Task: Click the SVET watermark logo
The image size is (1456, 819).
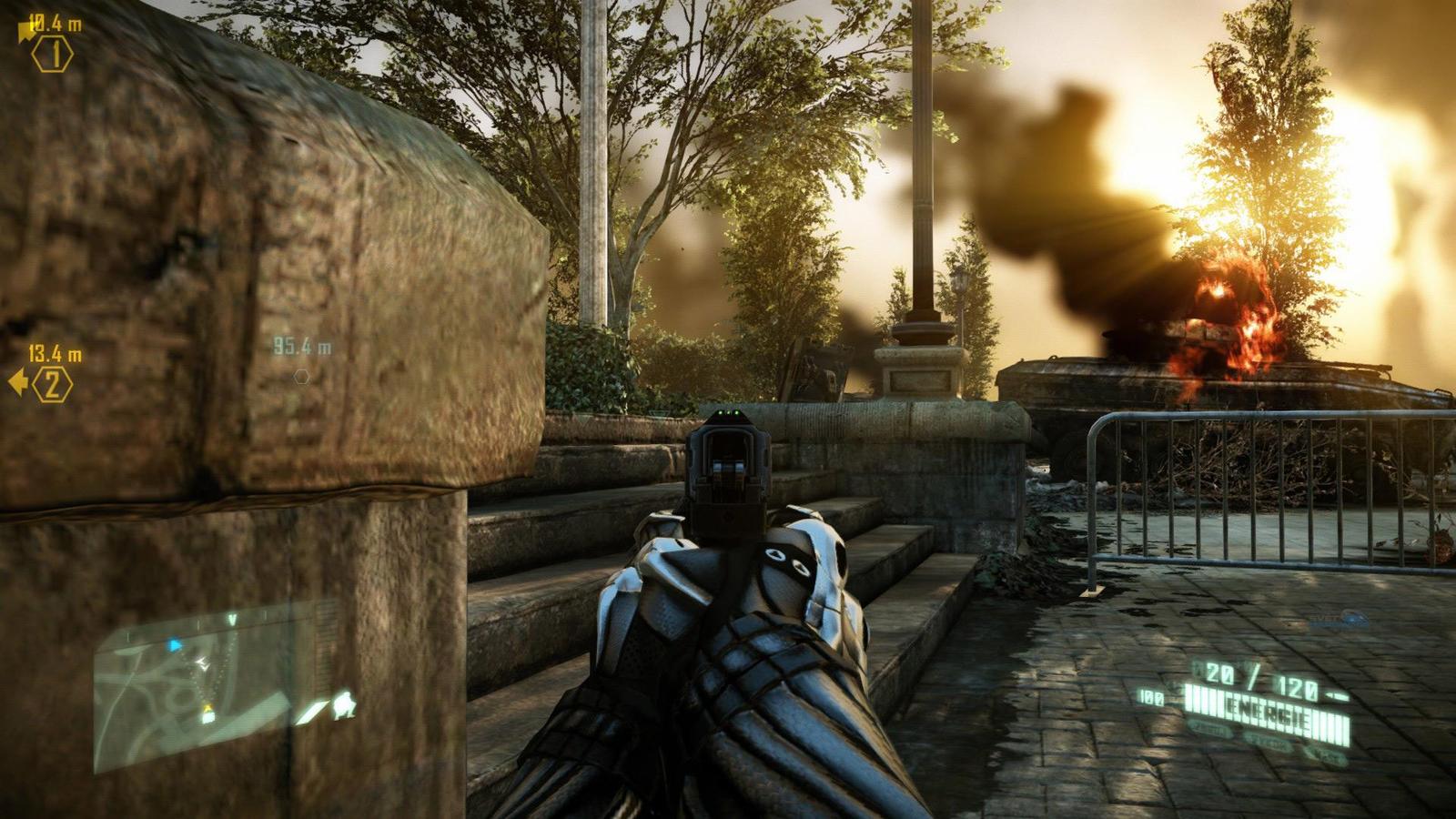Action: click(1338, 619)
